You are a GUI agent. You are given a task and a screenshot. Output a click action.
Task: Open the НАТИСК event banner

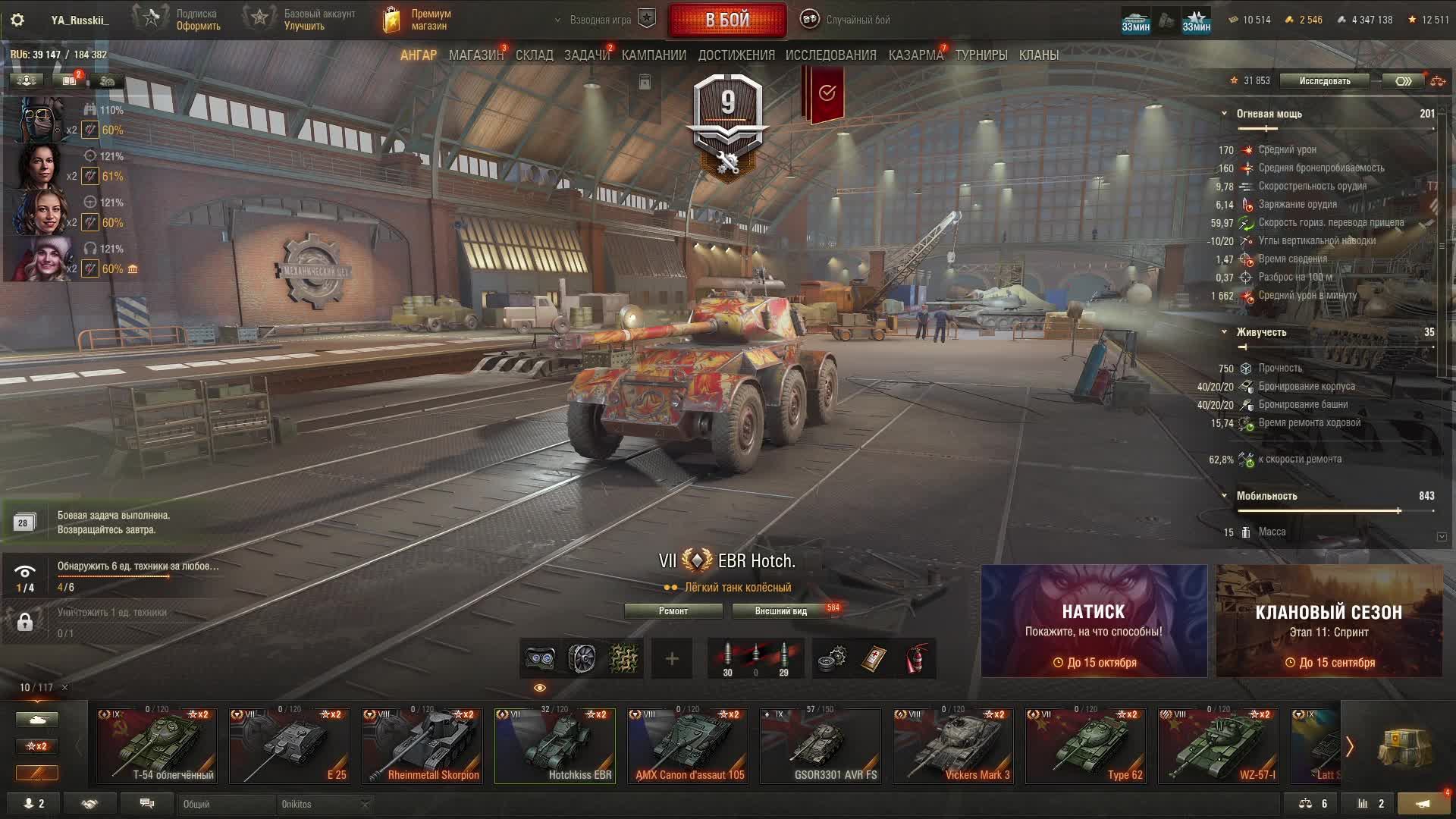click(1094, 621)
